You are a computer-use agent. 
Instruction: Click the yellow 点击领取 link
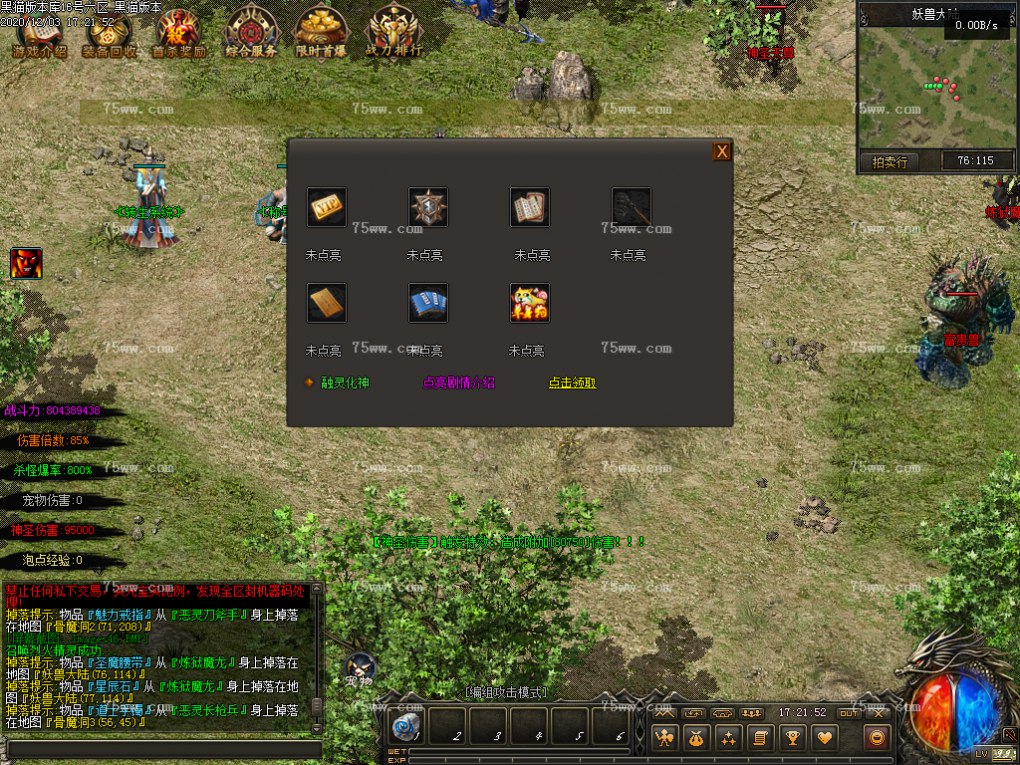point(572,382)
